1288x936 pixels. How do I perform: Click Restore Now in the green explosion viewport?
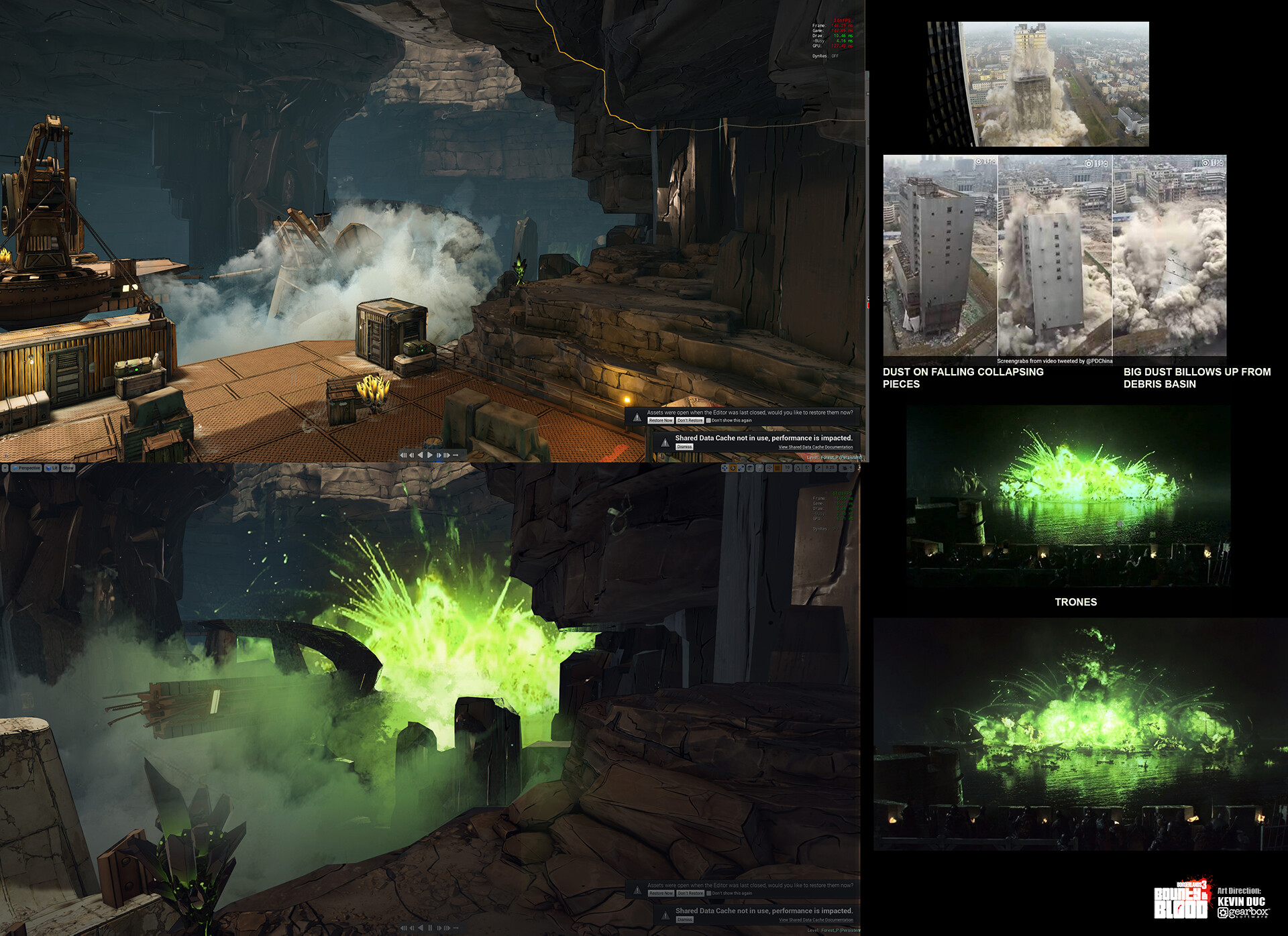point(661,893)
